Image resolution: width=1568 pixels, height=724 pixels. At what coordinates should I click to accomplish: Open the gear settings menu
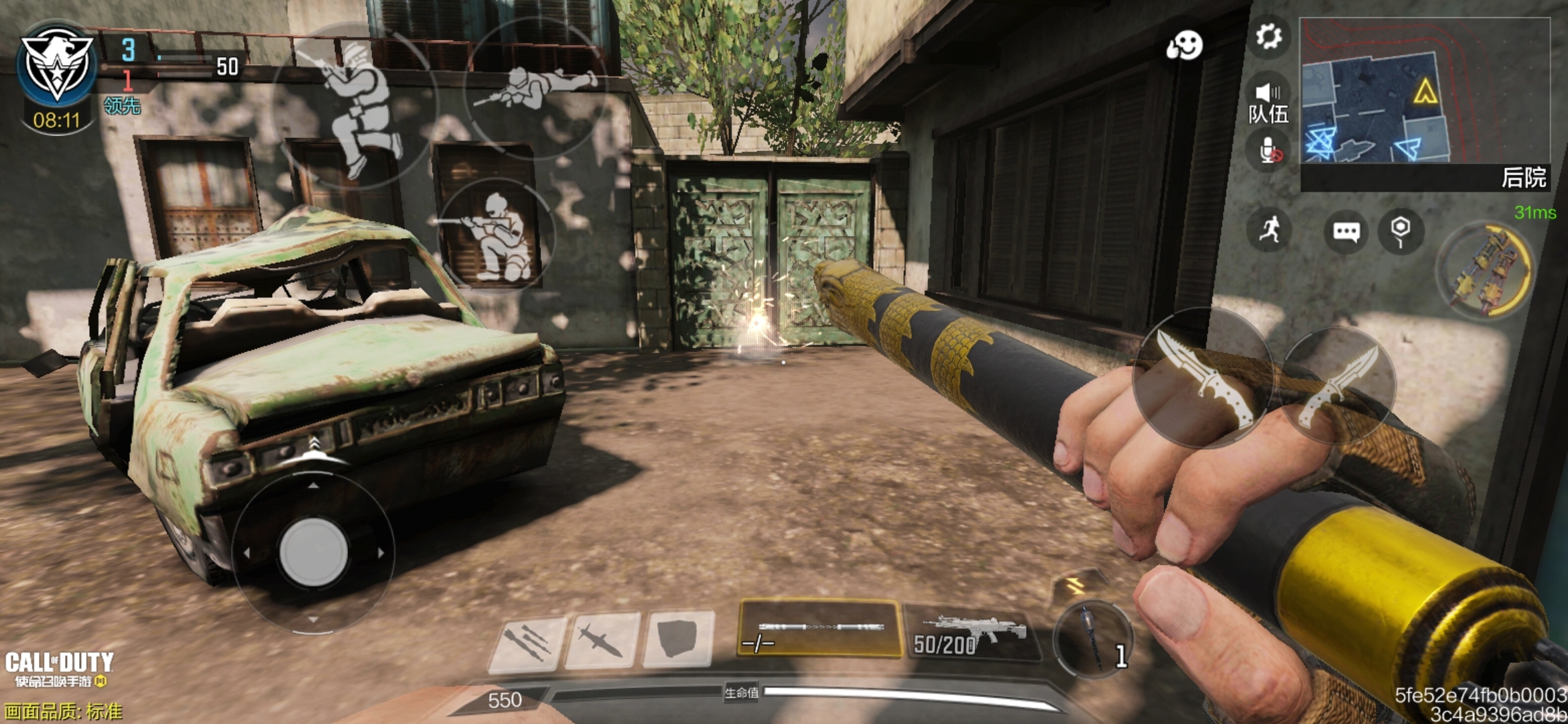[1268, 37]
